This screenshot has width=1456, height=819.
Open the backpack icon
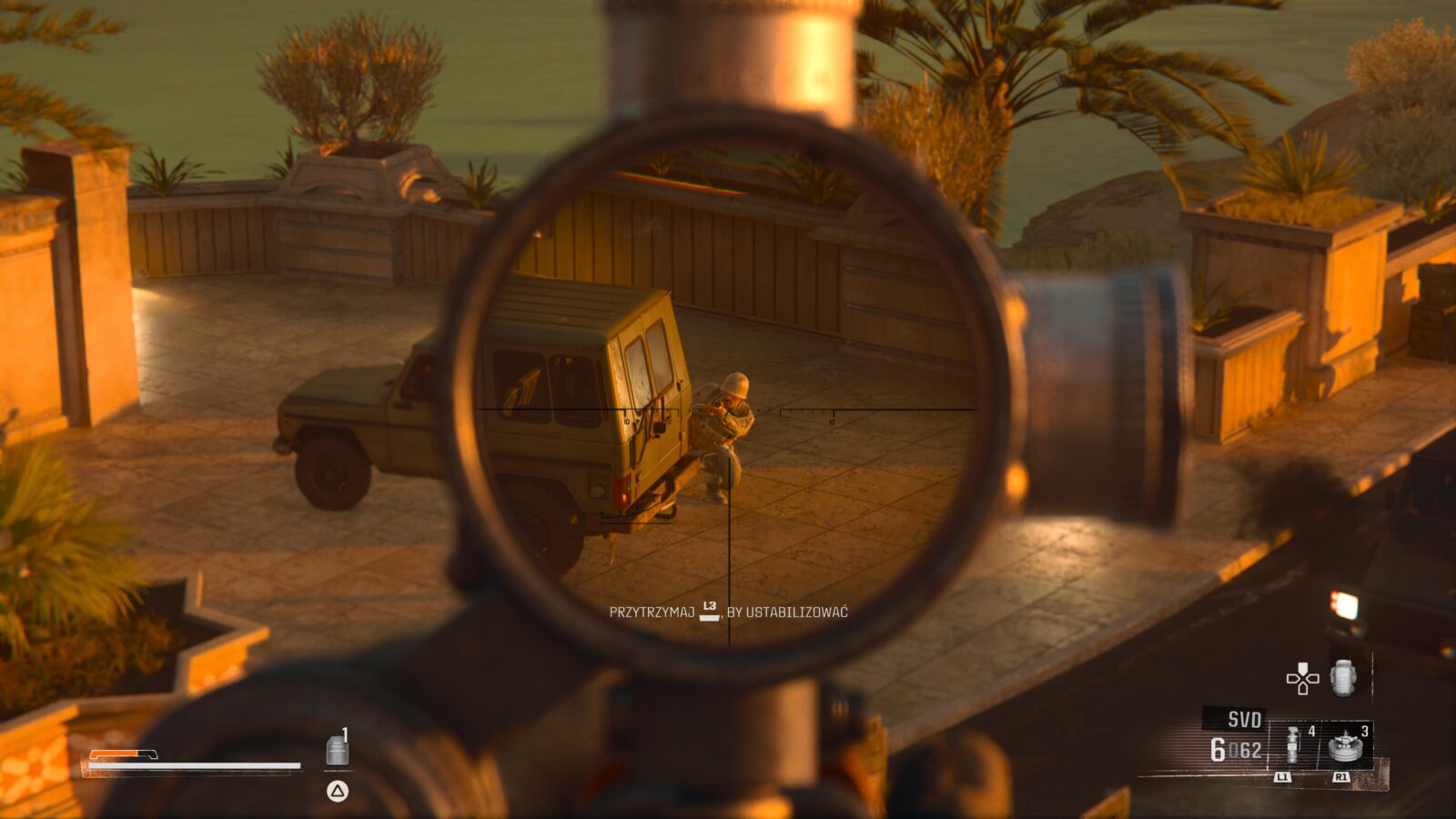(1343, 679)
